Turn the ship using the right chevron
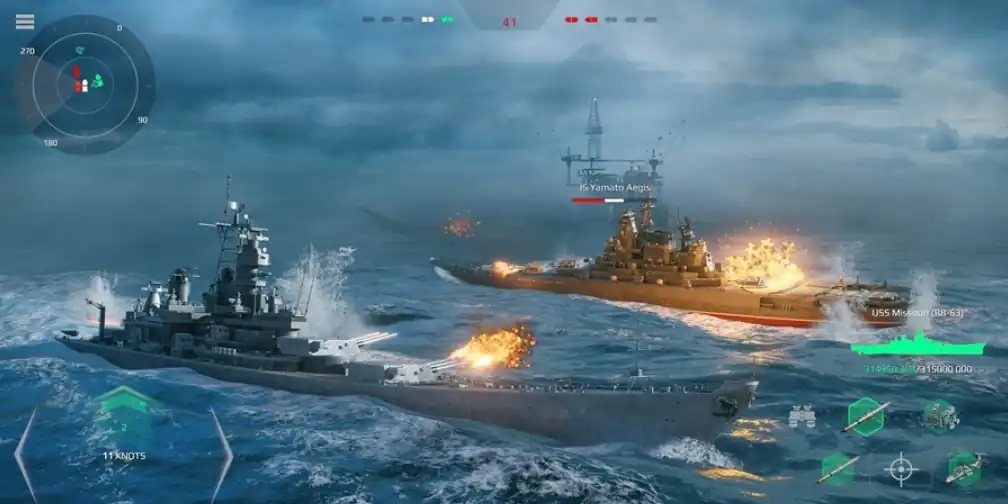1008x504 pixels. (221, 453)
